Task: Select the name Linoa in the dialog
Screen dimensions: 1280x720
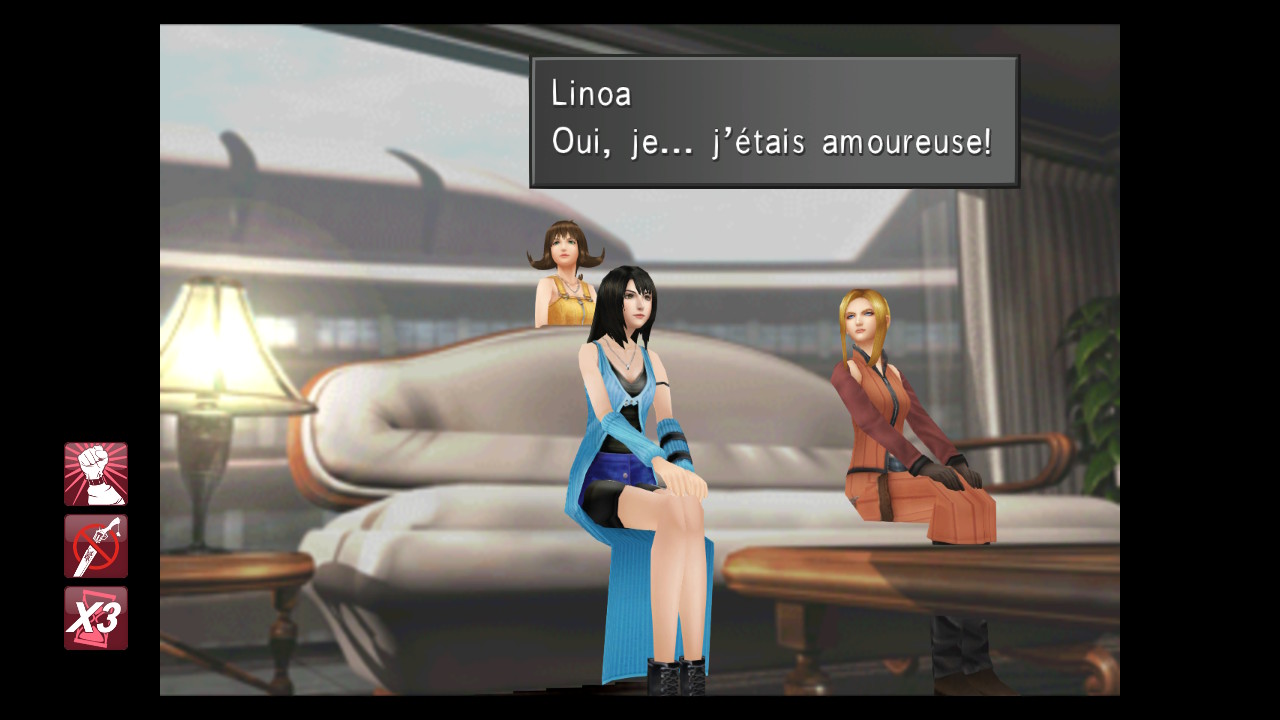Action: [x=592, y=93]
